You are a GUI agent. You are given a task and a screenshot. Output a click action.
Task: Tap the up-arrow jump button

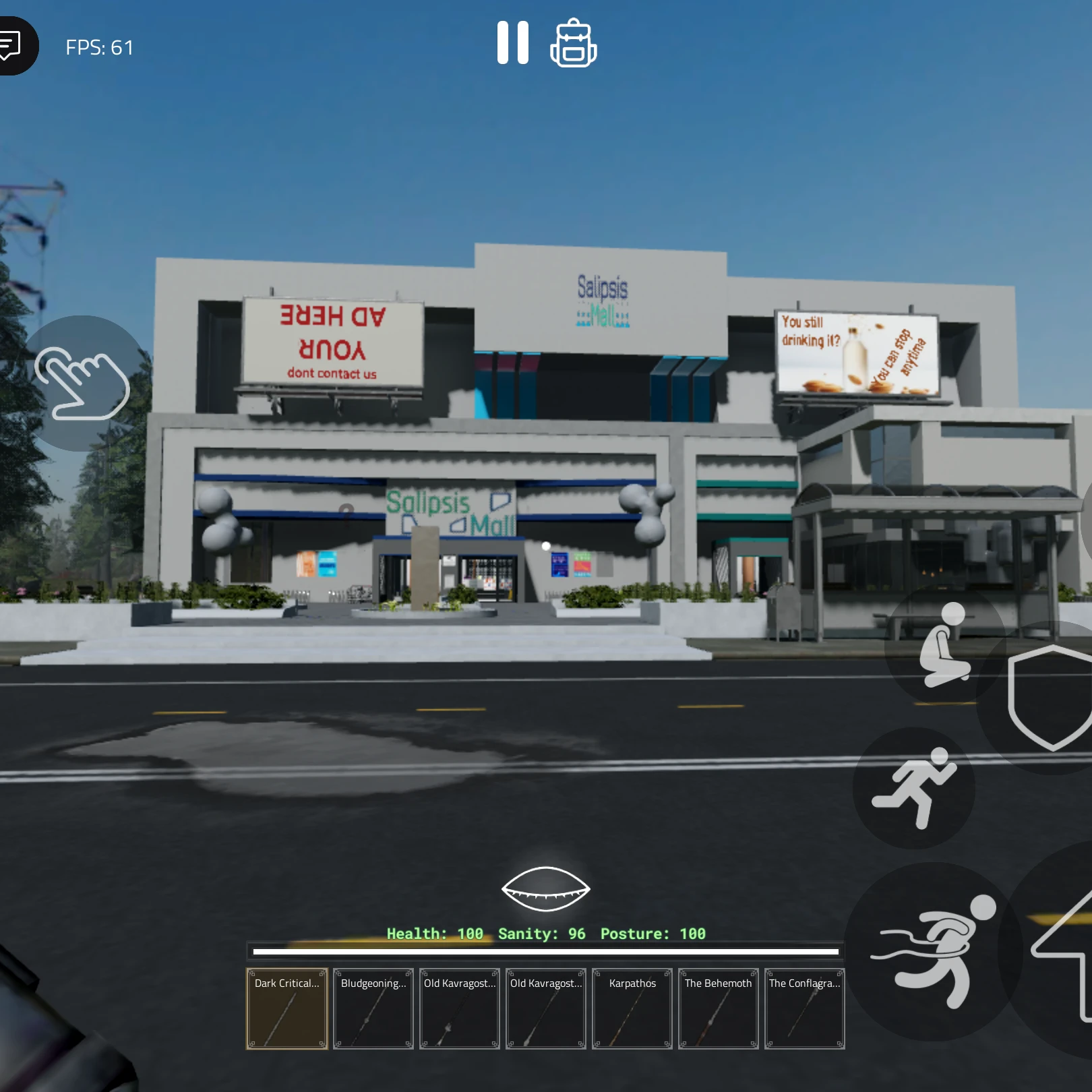click(1065, 950)
